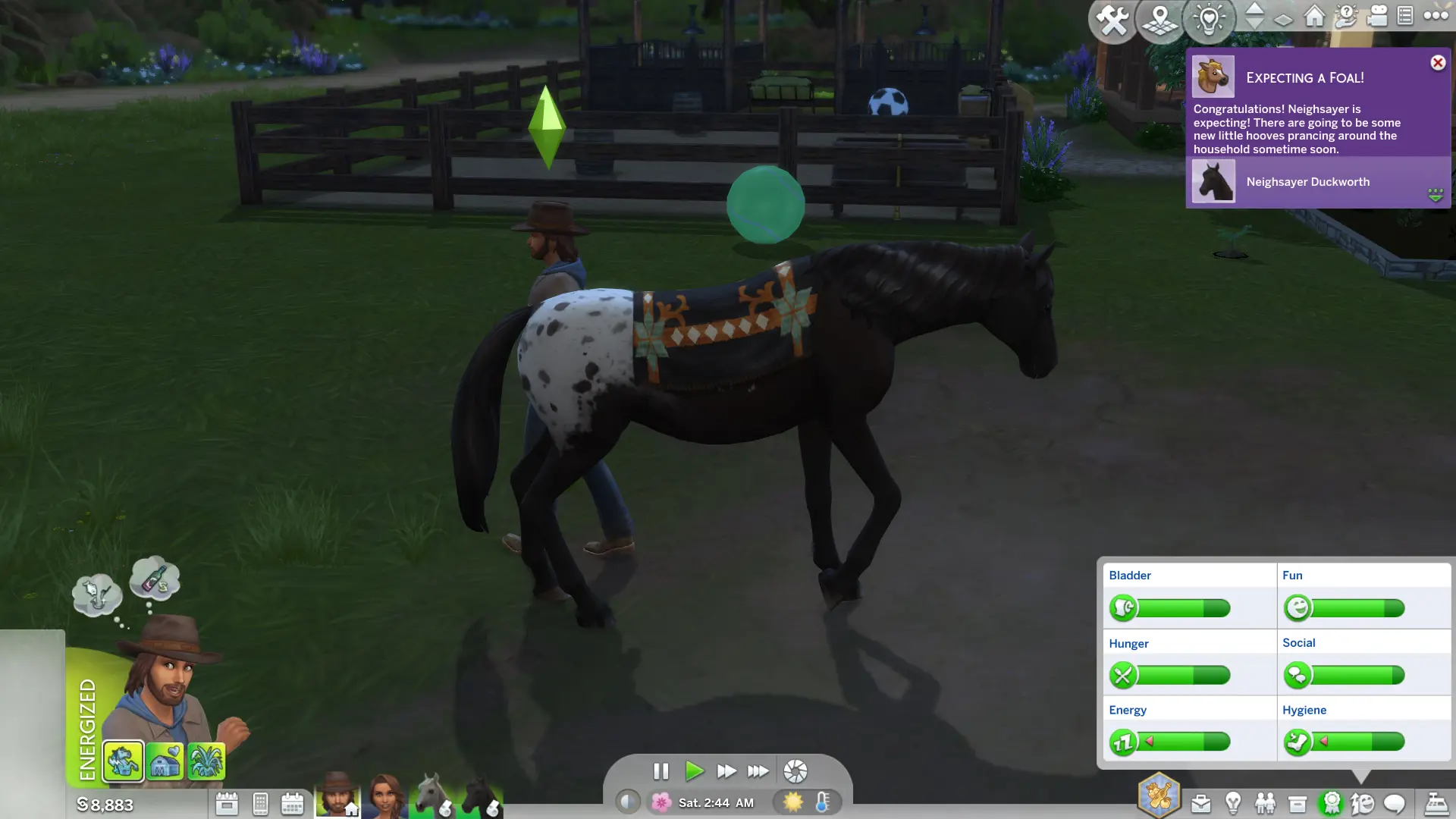Open the more options ellipsis menu
The image size is (1456, 819).
click(x=1435, y=17)
